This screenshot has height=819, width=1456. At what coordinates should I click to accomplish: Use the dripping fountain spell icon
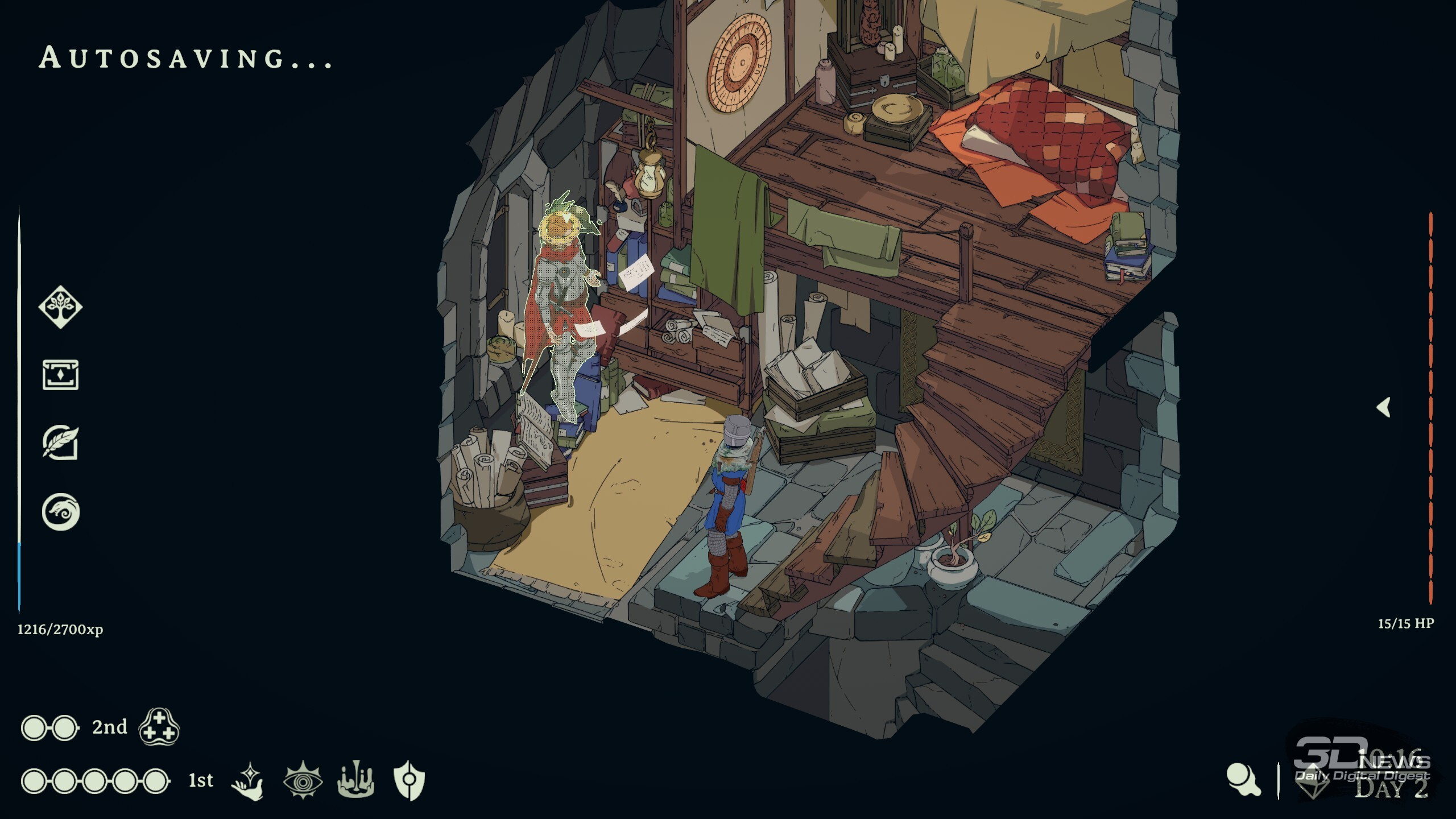[356, 780]
